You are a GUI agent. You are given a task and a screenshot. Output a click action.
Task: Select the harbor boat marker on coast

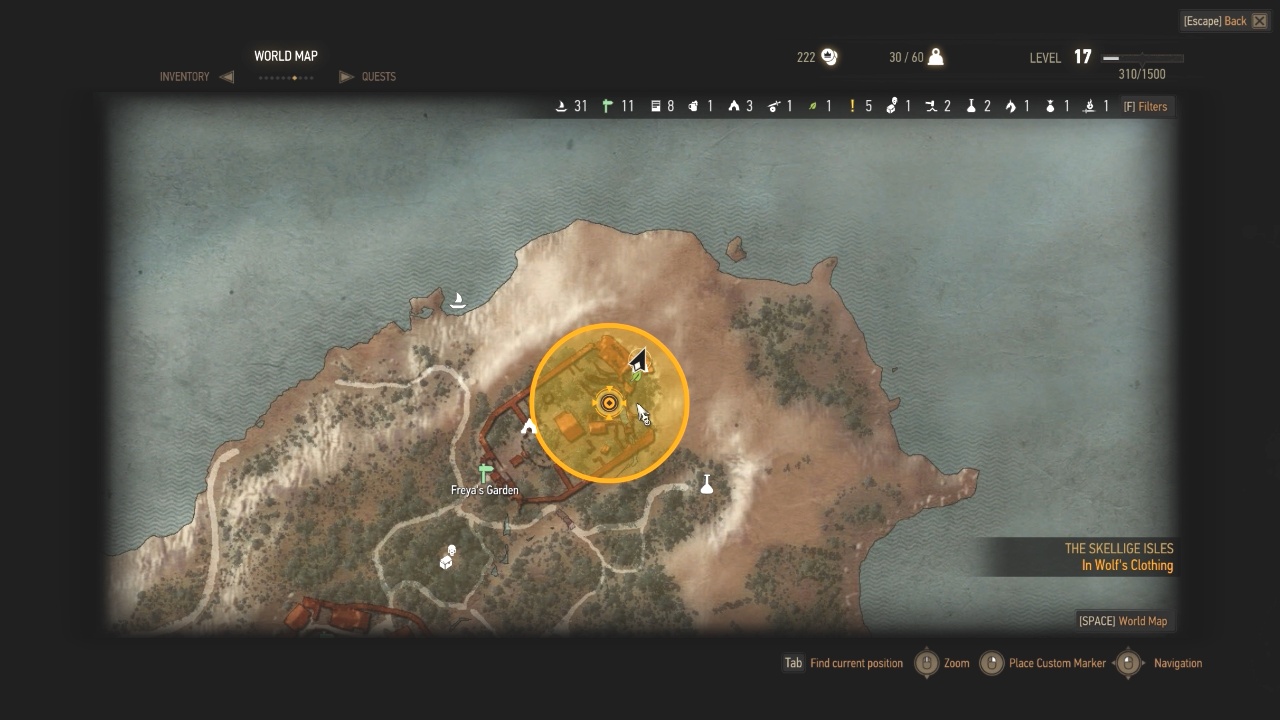click(x=458, y=300)
